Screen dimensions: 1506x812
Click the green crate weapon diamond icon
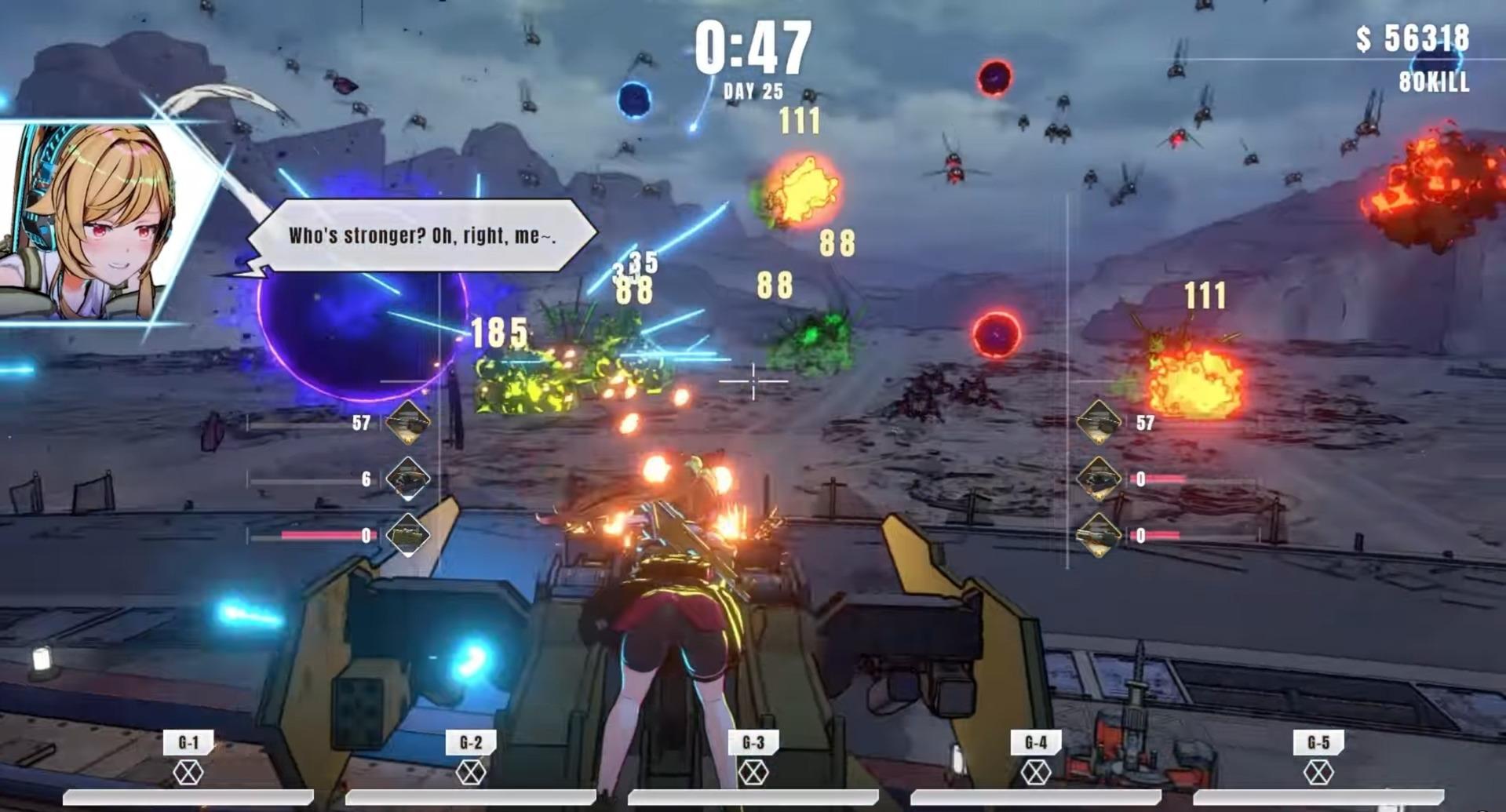coord(407,535)
